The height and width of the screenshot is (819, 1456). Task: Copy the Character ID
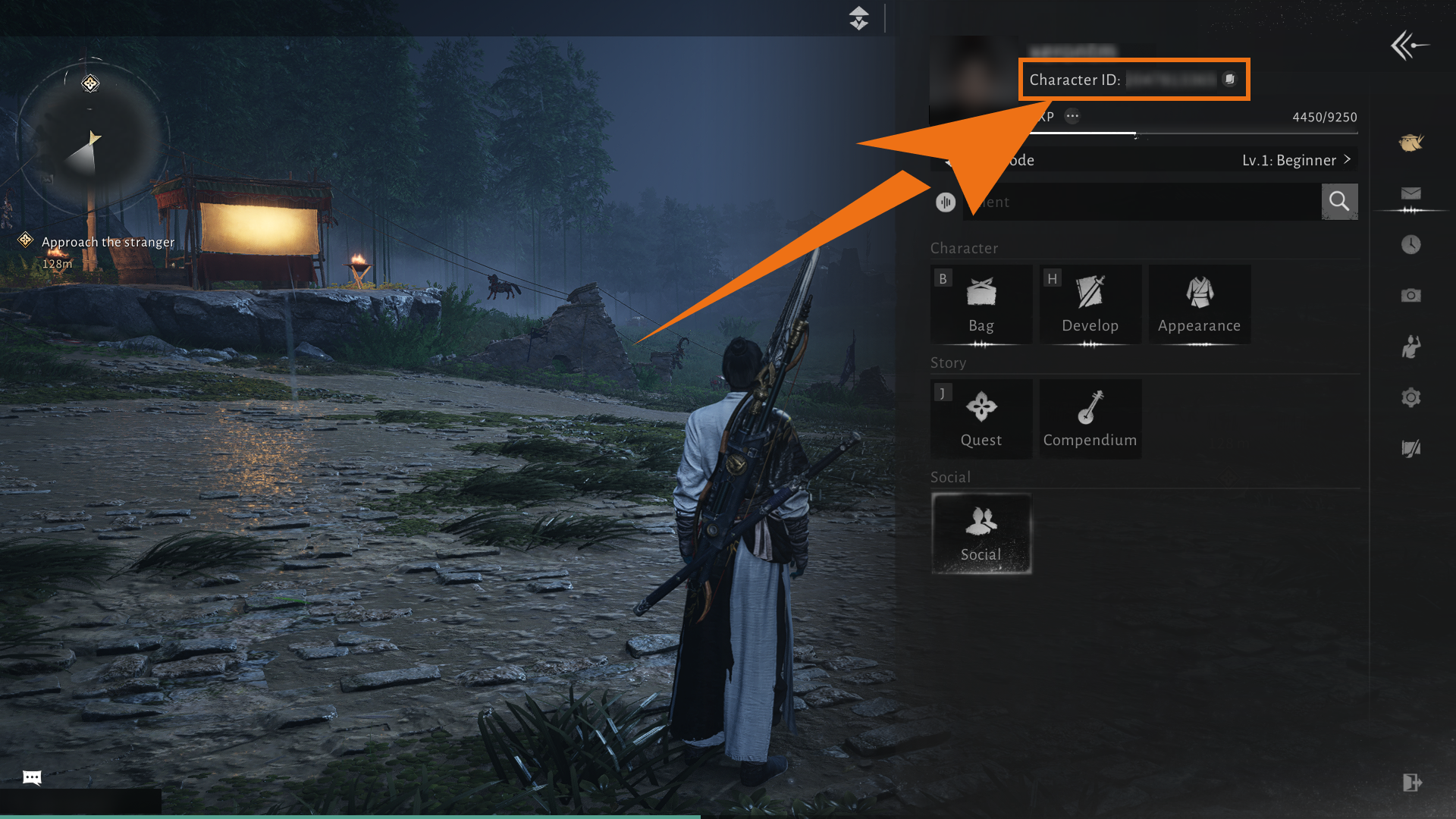(x=1229, y=79)
